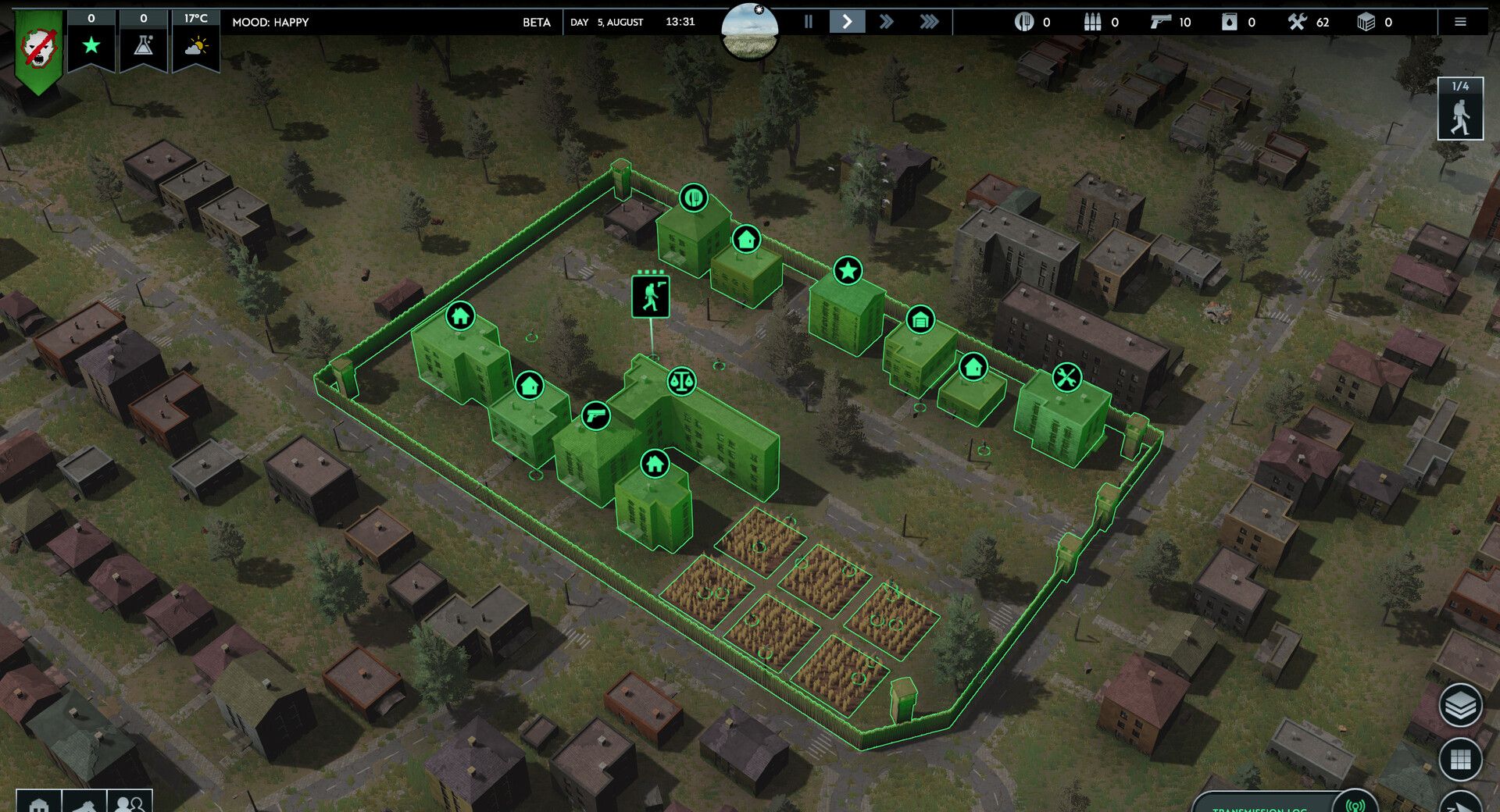Image resolution: width=1500 pixels, height=812 pixels.
Task: Set game to normal speed
Action: [847, 22]
